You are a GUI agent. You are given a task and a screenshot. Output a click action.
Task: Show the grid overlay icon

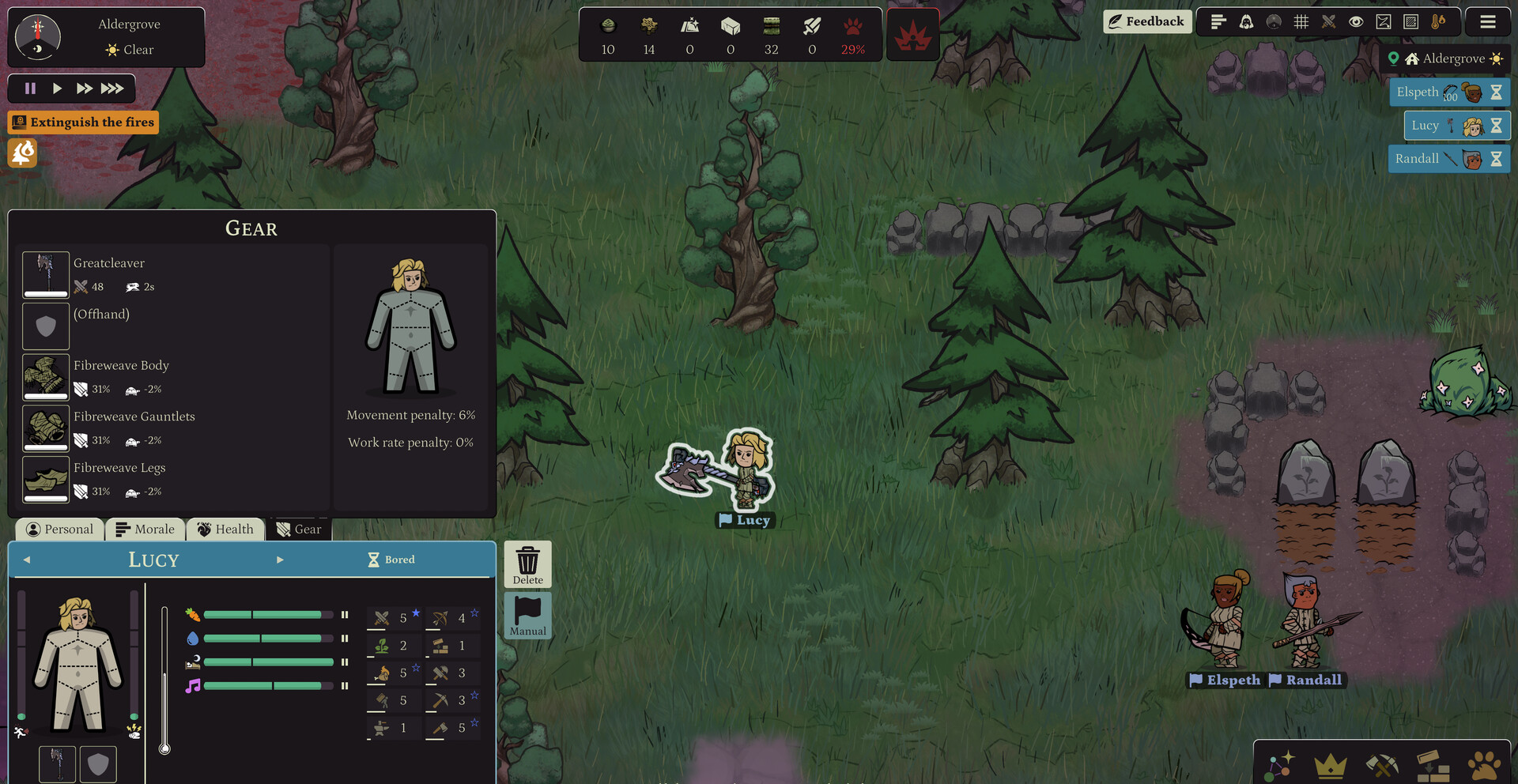tap(1302, 22)
